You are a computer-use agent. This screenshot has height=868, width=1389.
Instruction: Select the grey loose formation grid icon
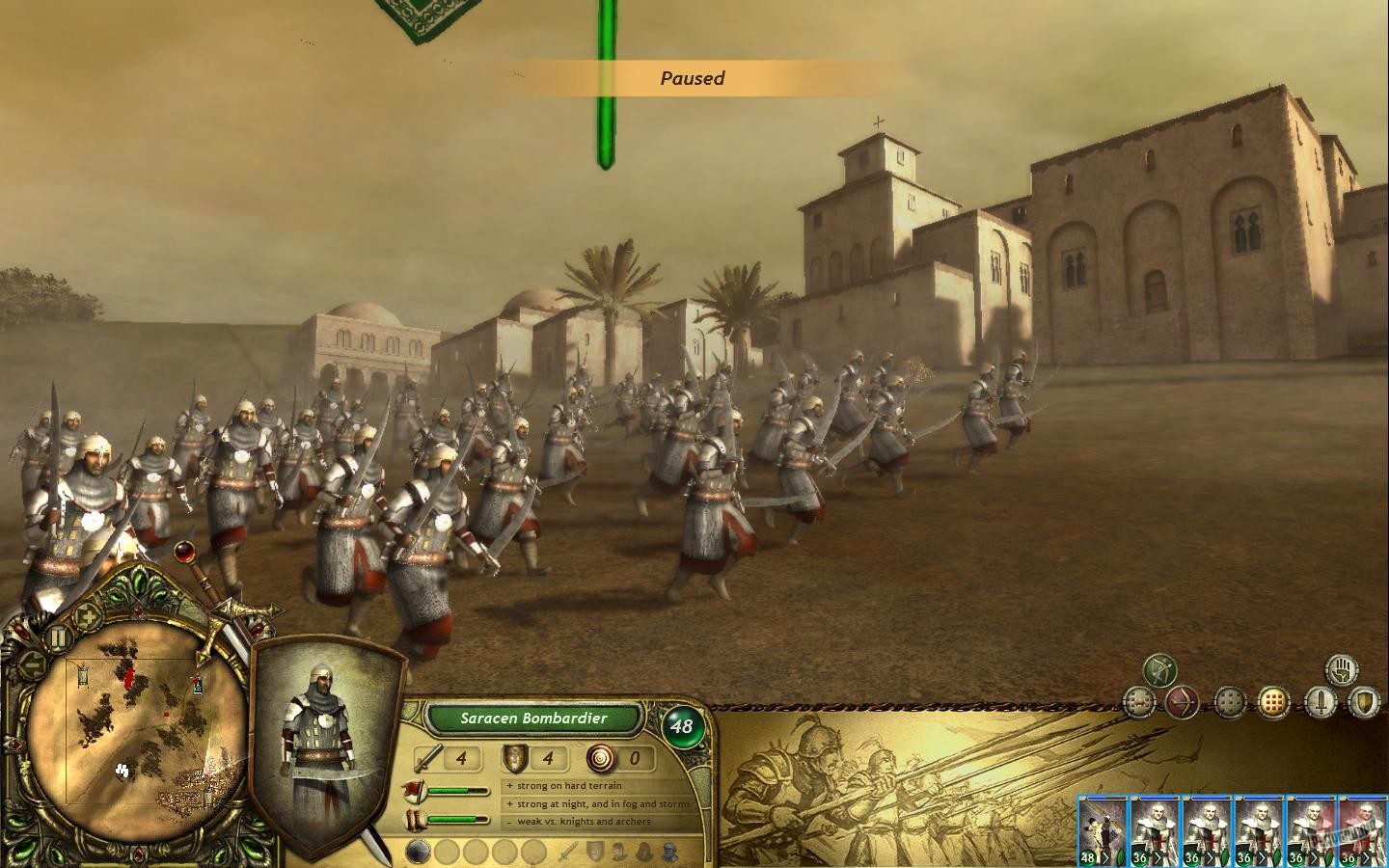tap(1230, 702)
